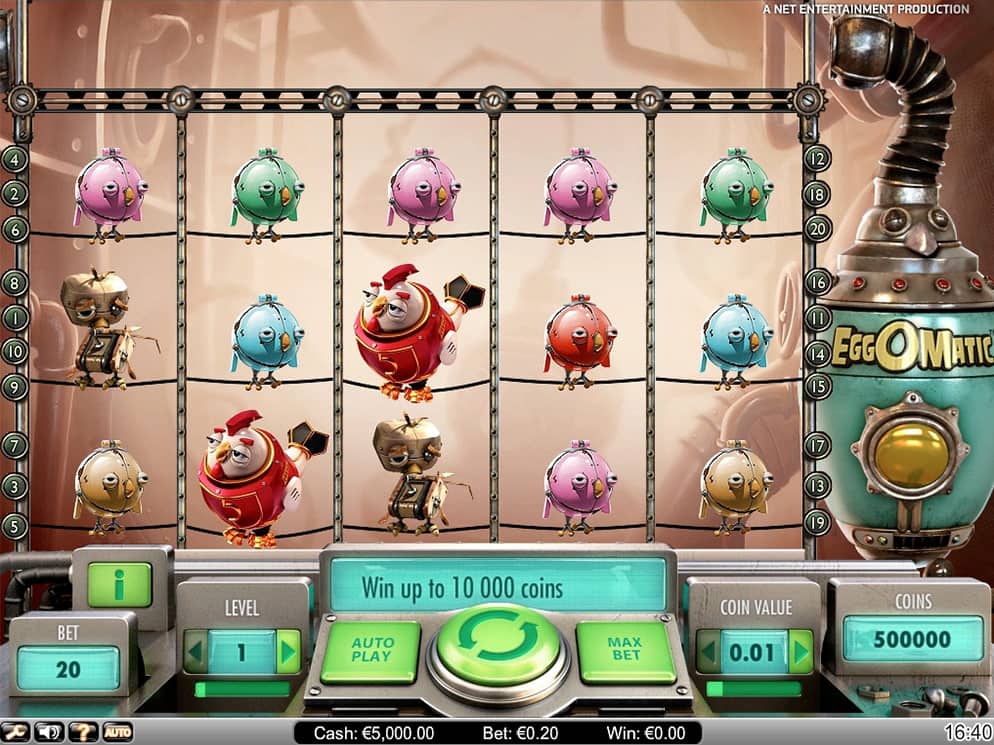Raise the Coin Value with right arrow
The height and width of the screenshot is (745, 994).
point(800,651)
